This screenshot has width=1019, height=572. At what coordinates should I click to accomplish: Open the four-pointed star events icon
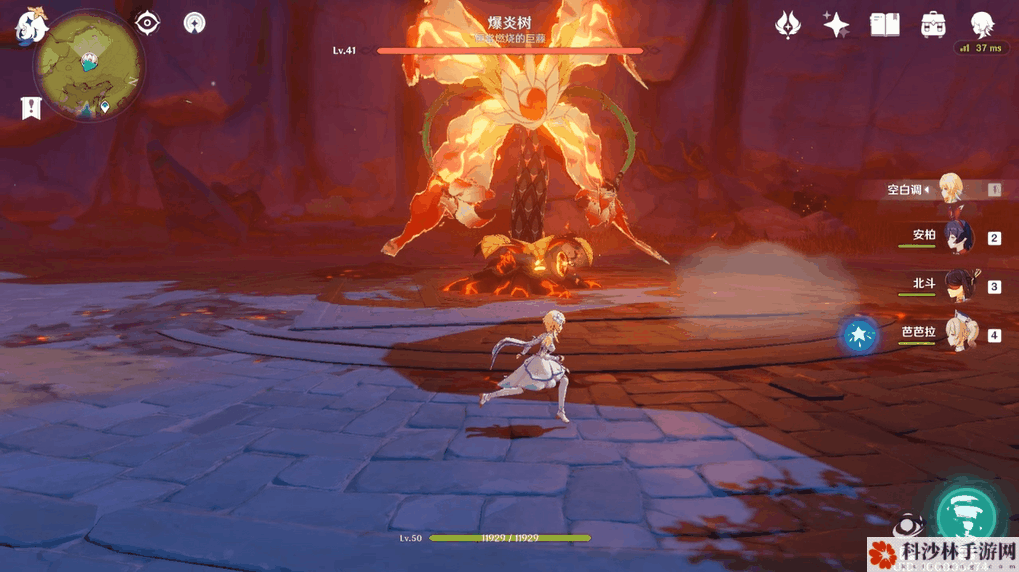pos(836,24)
